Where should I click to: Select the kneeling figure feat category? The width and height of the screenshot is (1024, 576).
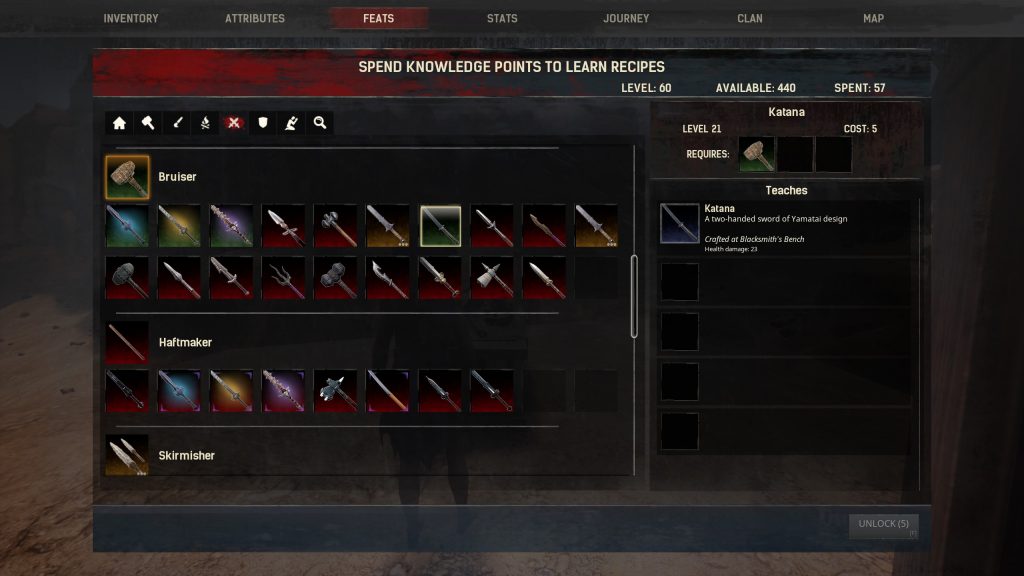(291, 123)
